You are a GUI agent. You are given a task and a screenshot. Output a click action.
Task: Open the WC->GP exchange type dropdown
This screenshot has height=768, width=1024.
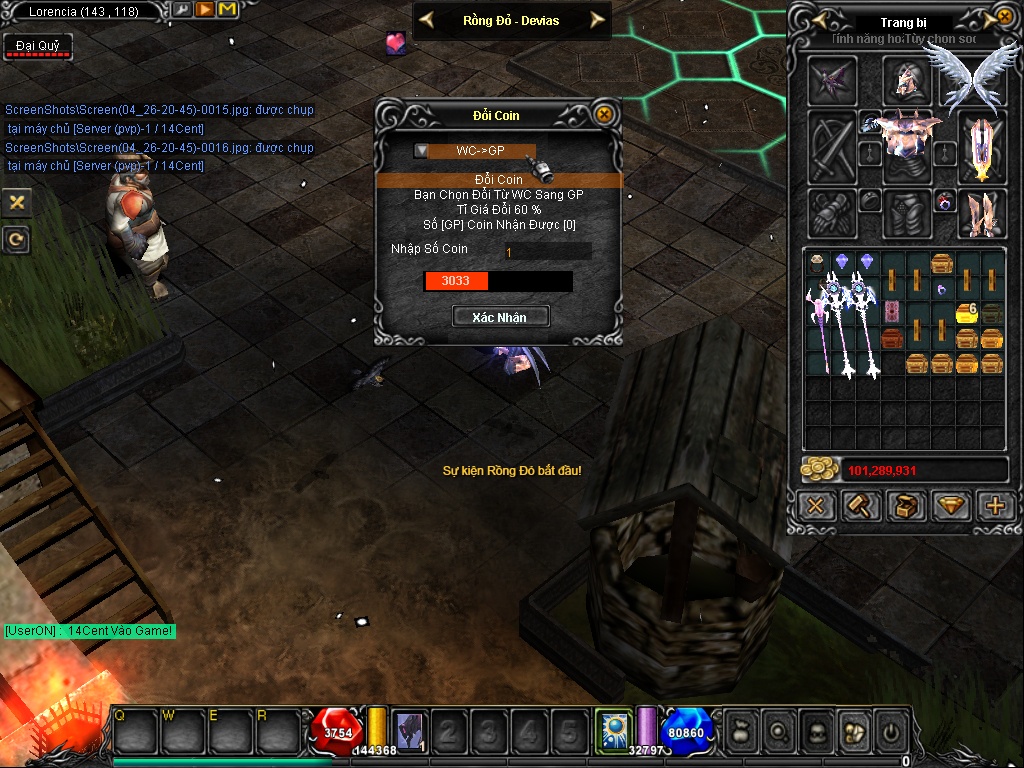(x=422, y=151)
